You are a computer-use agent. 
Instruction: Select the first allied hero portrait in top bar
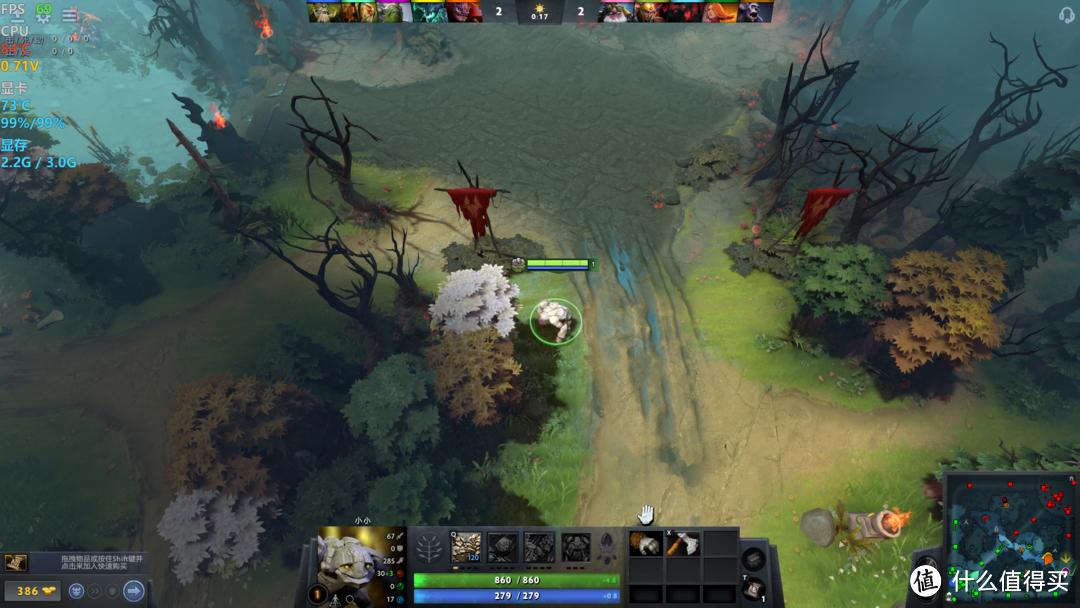click(x=320, y=12)
